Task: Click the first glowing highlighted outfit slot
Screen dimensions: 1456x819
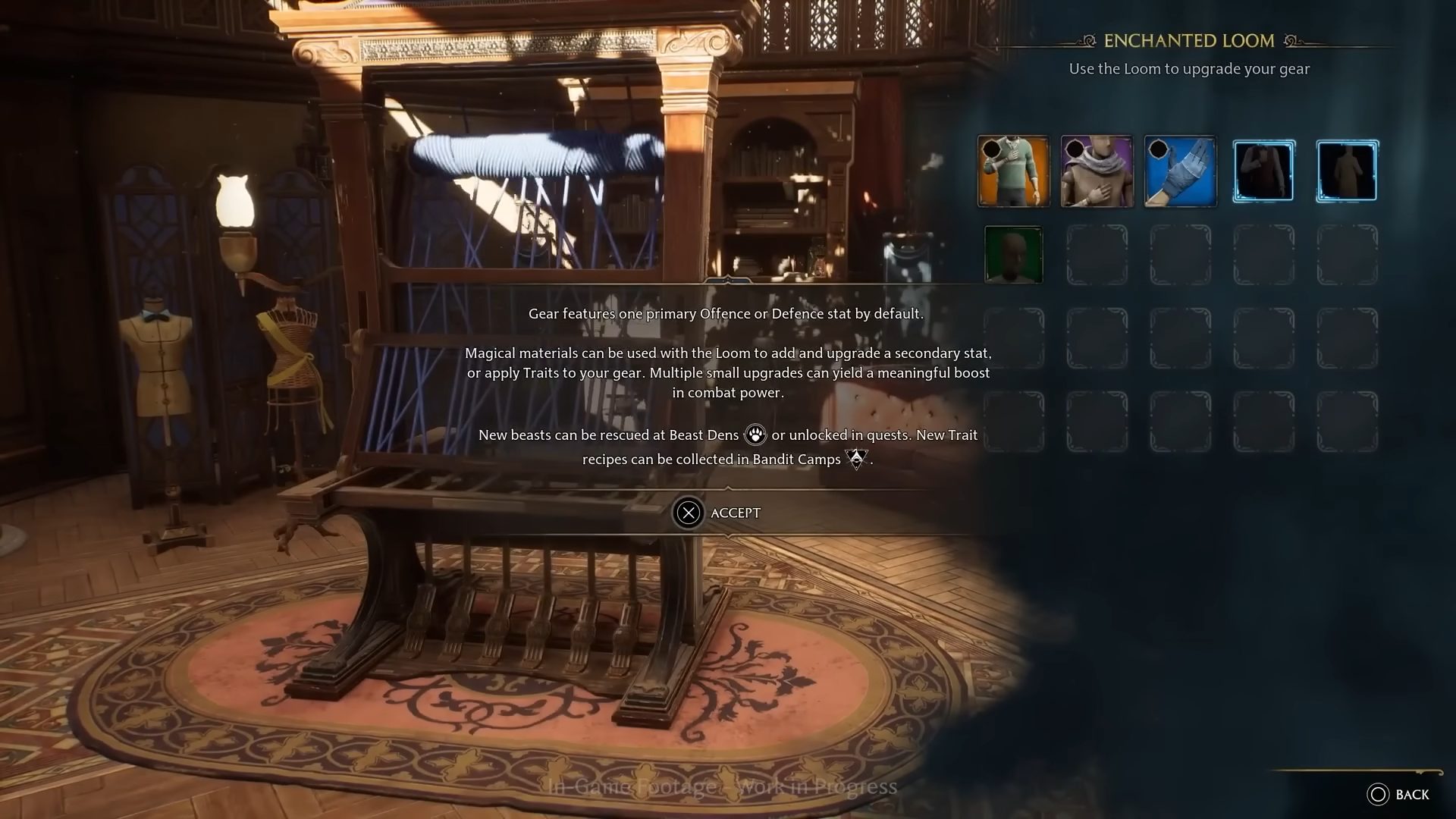Action: pos(1263,170)
